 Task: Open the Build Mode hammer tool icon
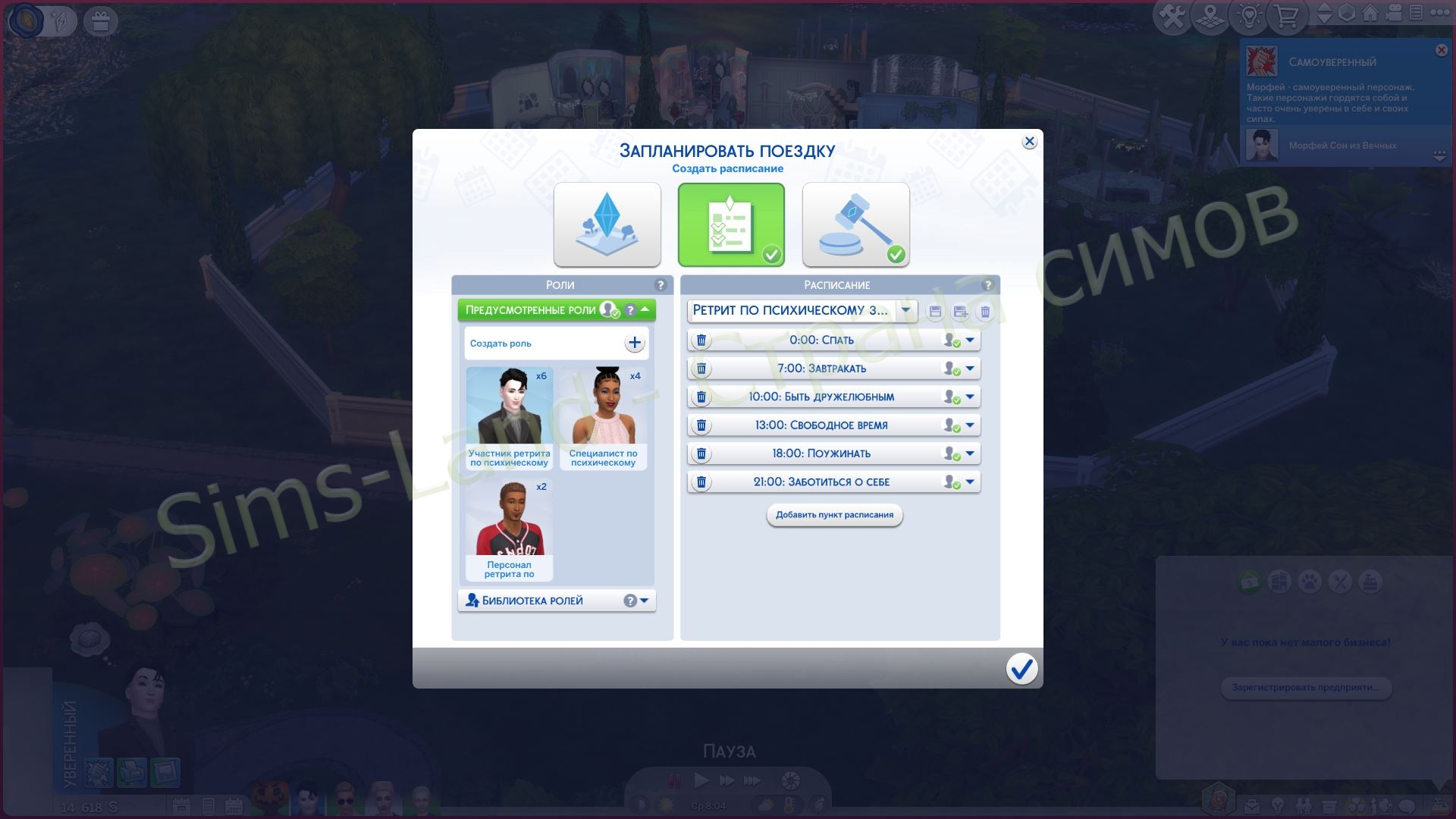[1172, 15]
